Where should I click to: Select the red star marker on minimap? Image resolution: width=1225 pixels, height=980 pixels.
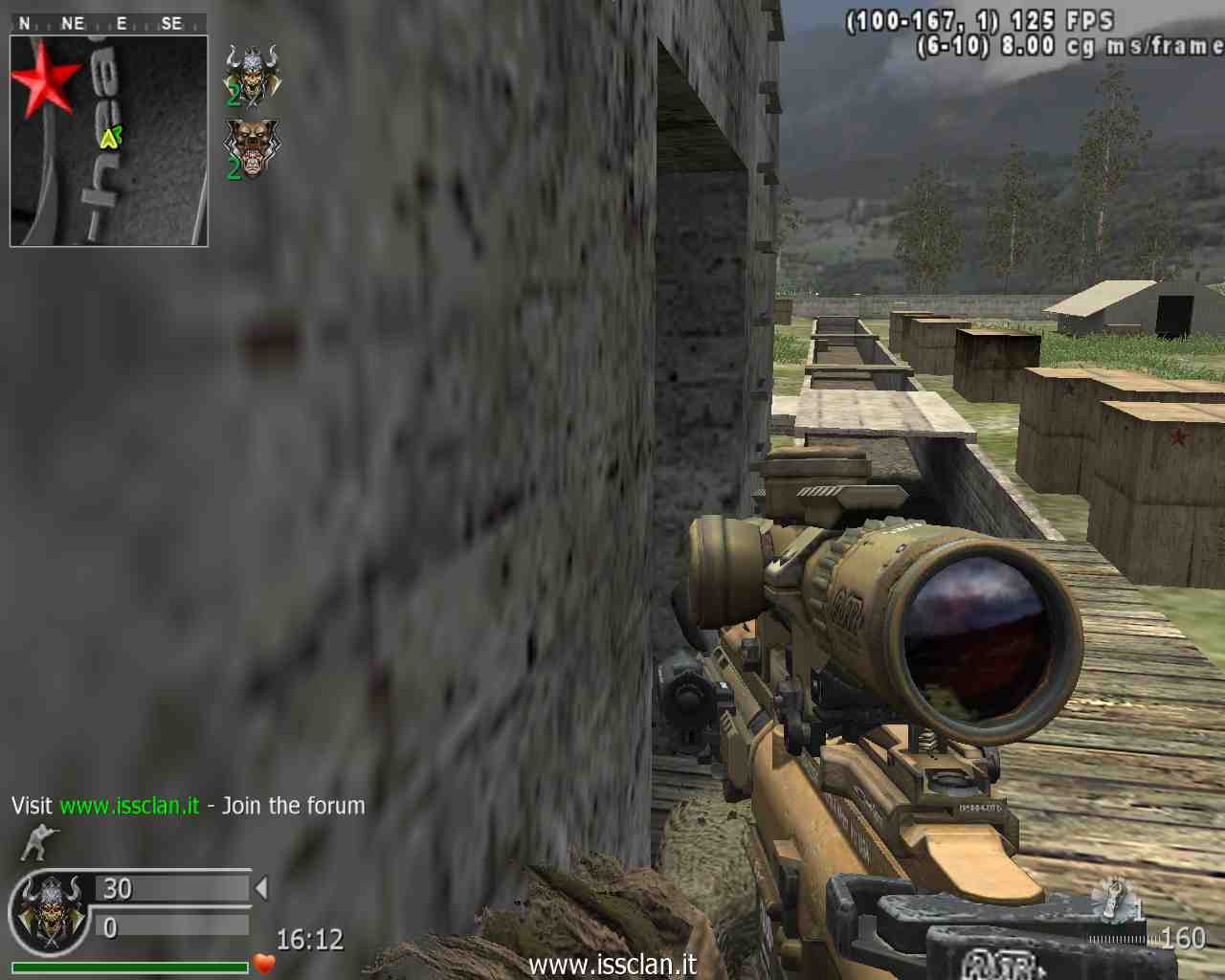click(44, 78)
